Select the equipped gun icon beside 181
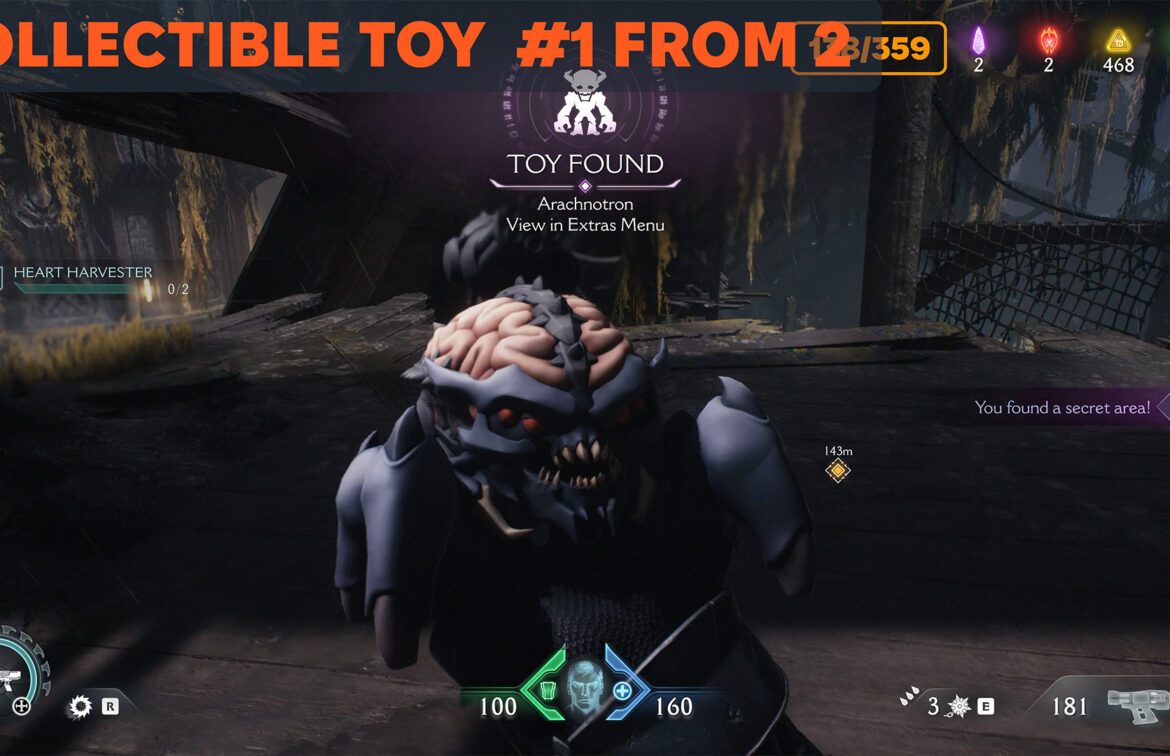The image size is (1170, 756). 1136,706
